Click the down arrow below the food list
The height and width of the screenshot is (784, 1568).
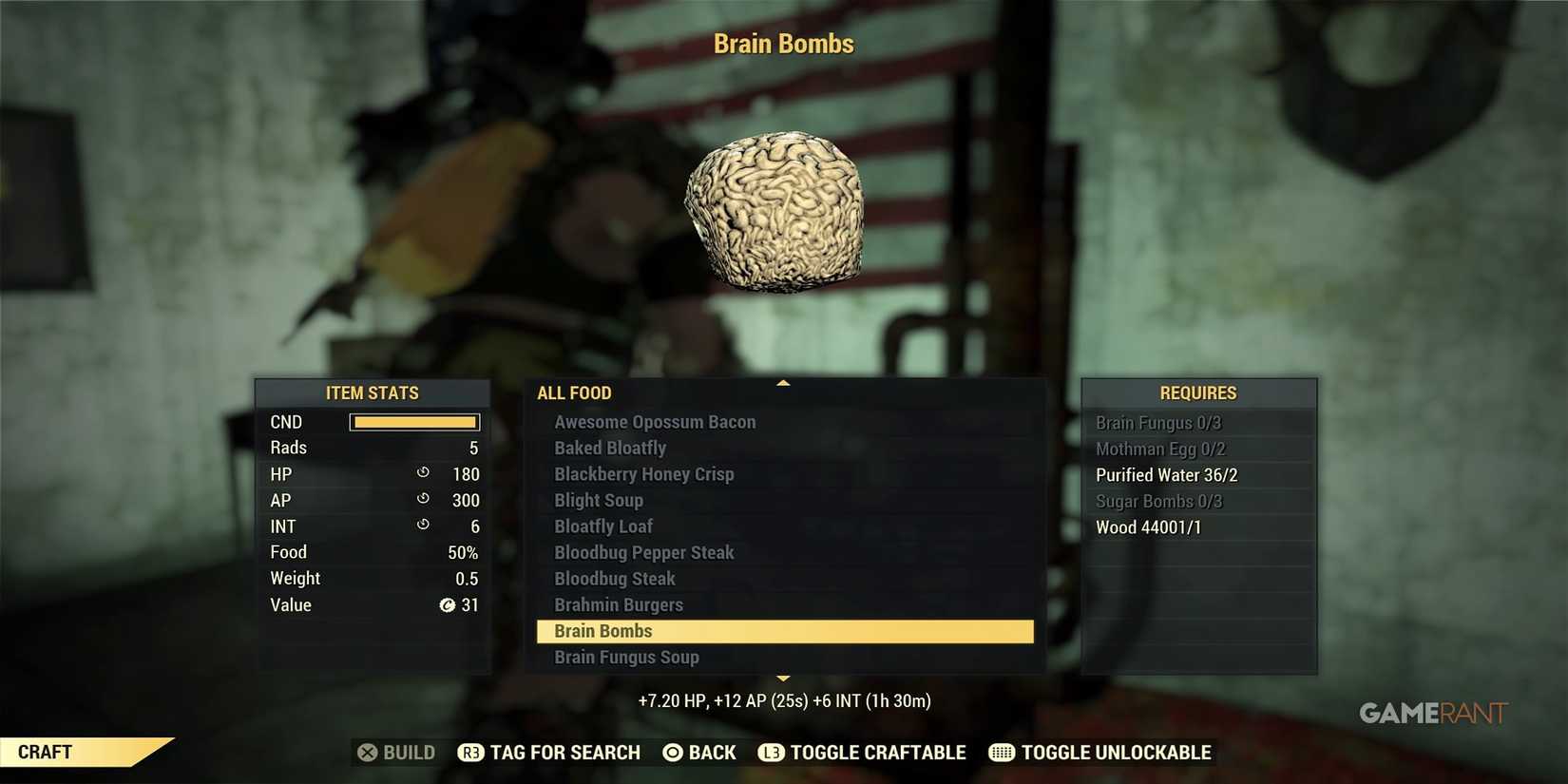782,678
